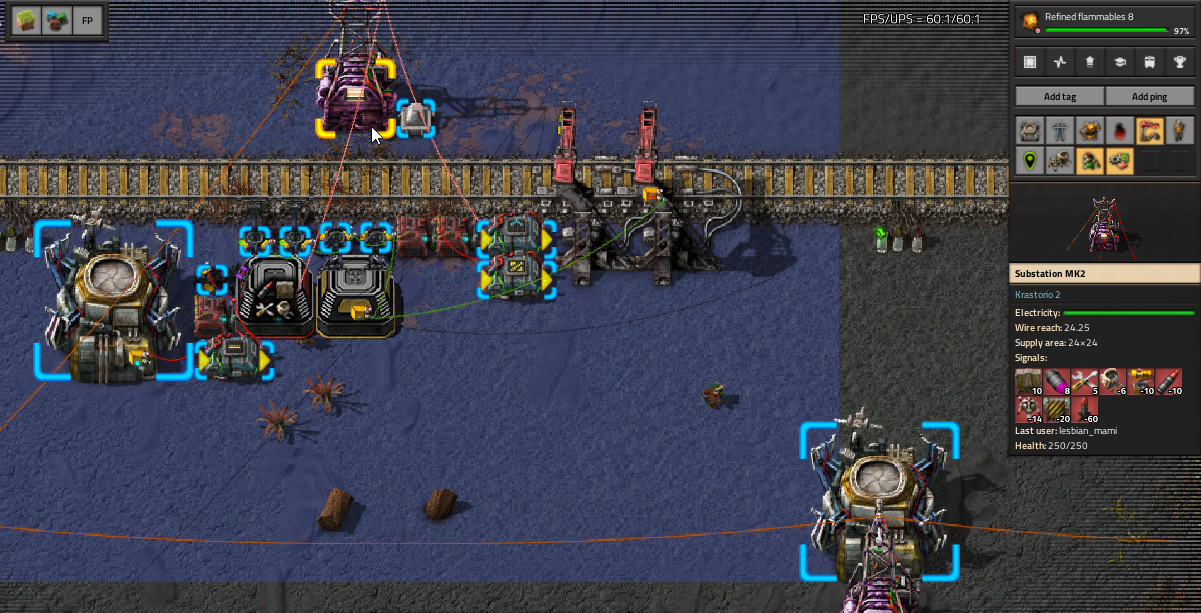Image resolution: width=1201 pixels, height=613 pixels.
Task: Toggle the turret coverage map filter
Action: point(1090,131)
